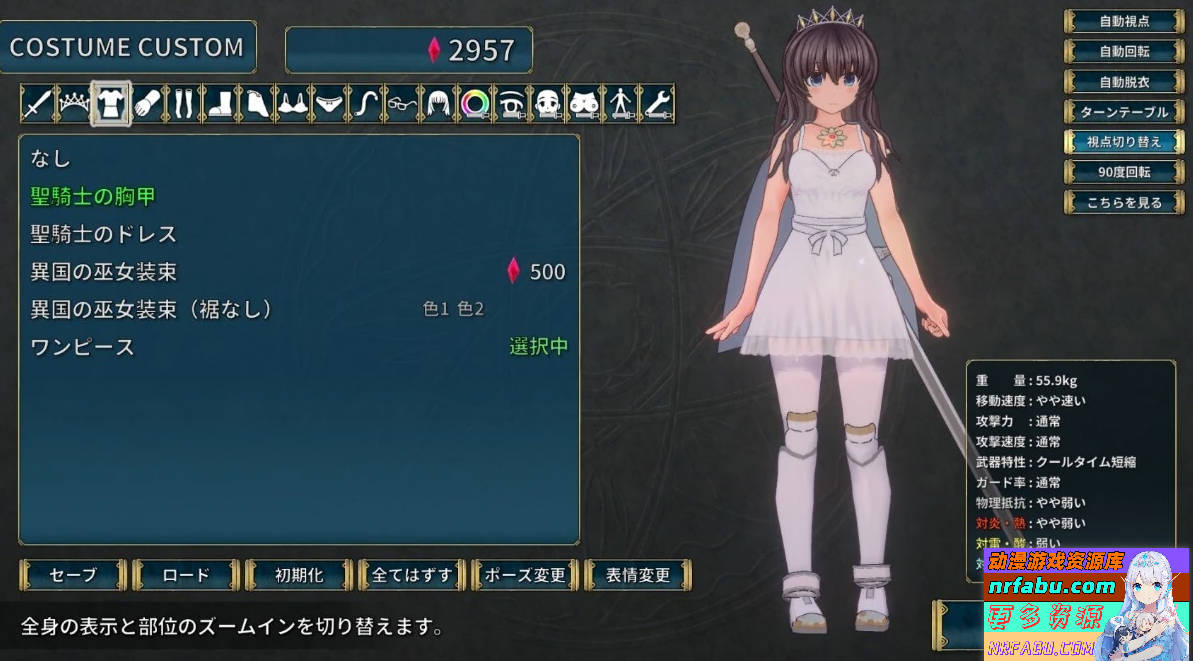Open 表情変更 expression change

point(638,575)
